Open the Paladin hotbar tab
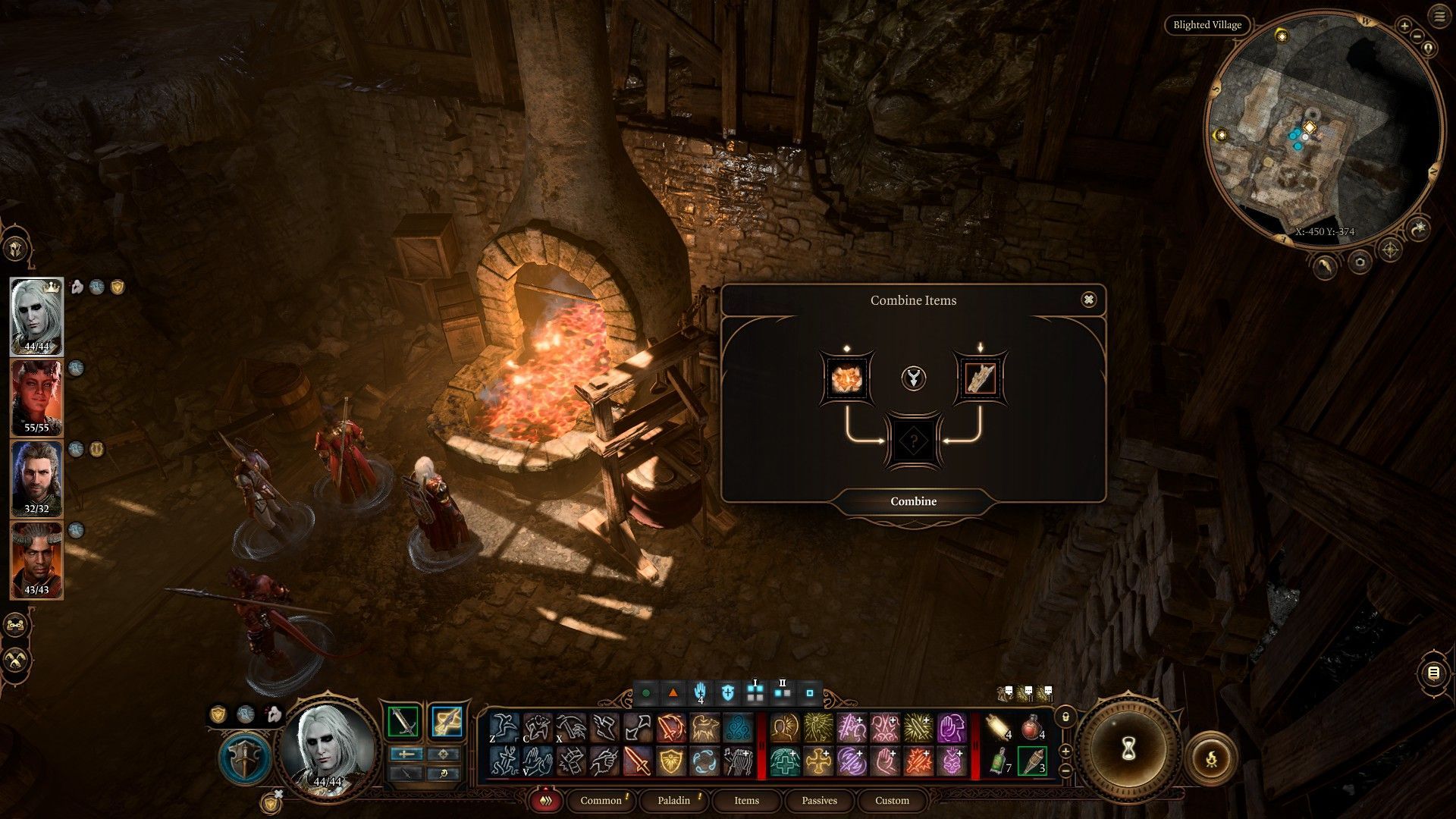 pos(673,800)
